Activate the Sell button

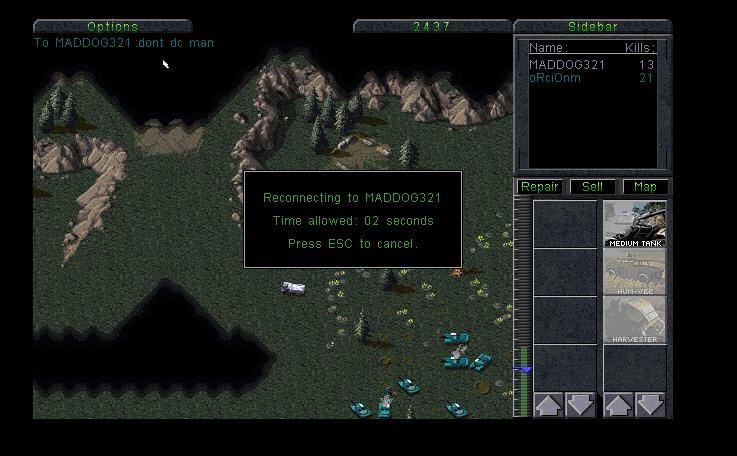coord(592,187)
